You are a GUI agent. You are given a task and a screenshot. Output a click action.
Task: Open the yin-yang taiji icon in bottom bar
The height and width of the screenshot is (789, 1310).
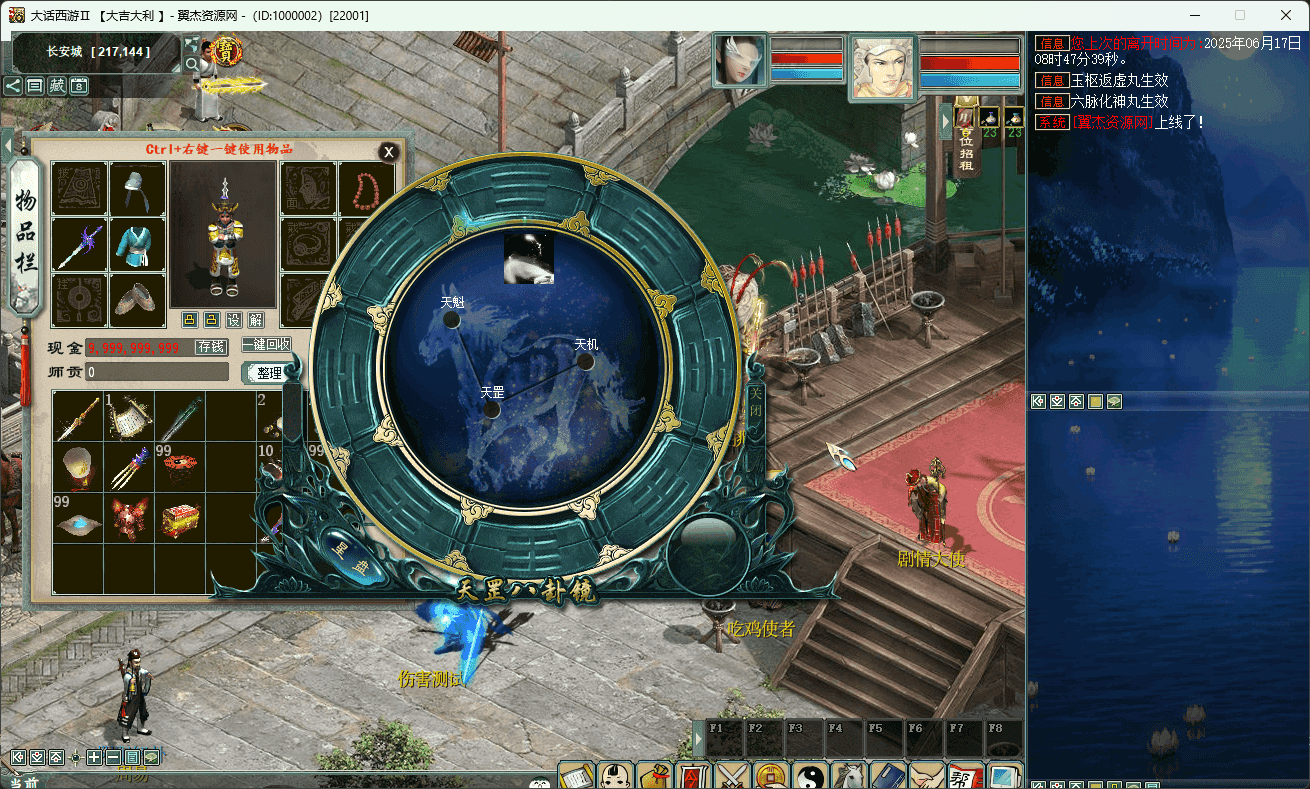809,776
